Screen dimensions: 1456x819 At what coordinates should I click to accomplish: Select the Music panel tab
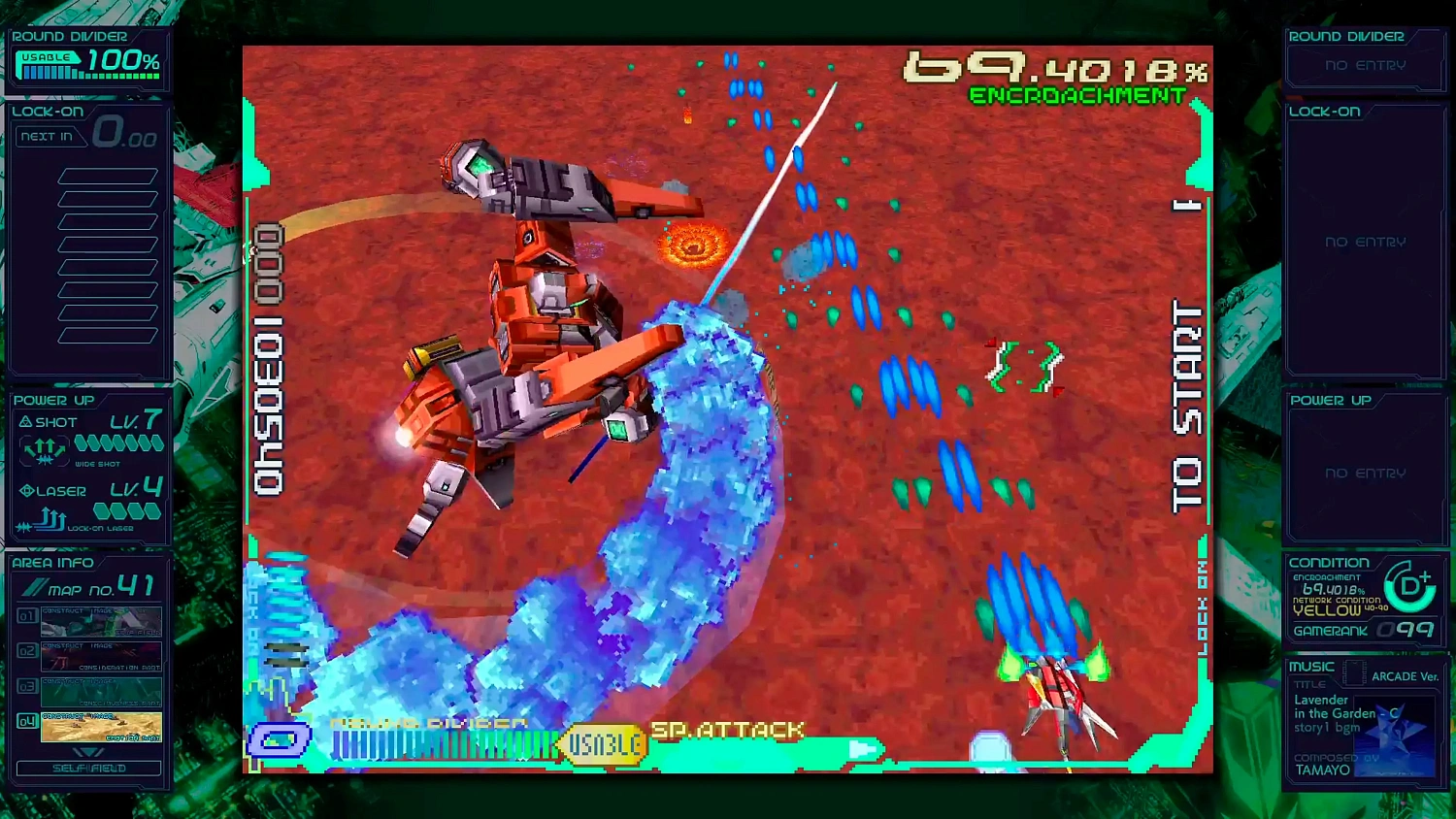click(x=1311, y=666)
